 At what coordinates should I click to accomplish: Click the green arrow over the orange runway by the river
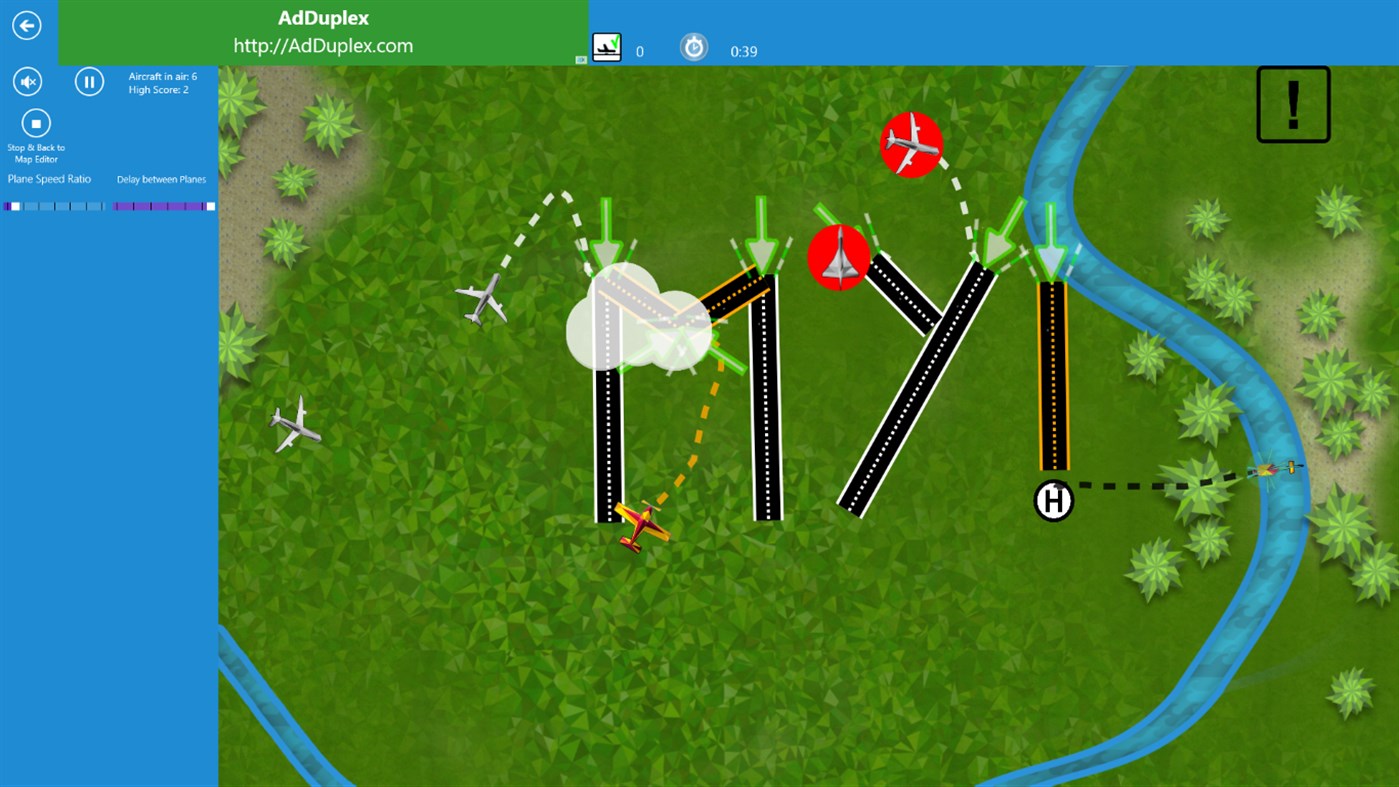[1051, 240]
